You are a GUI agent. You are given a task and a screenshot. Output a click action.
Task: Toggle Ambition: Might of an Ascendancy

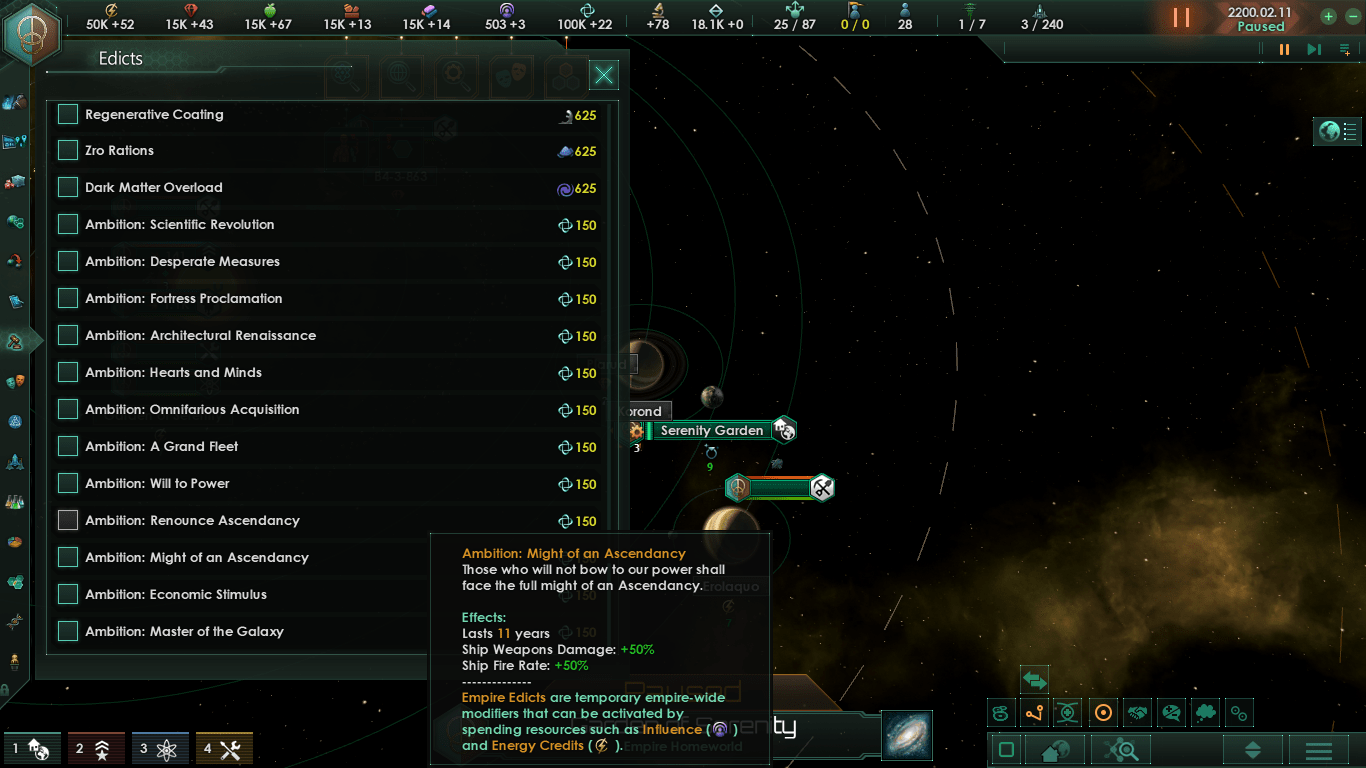(68, 558)
